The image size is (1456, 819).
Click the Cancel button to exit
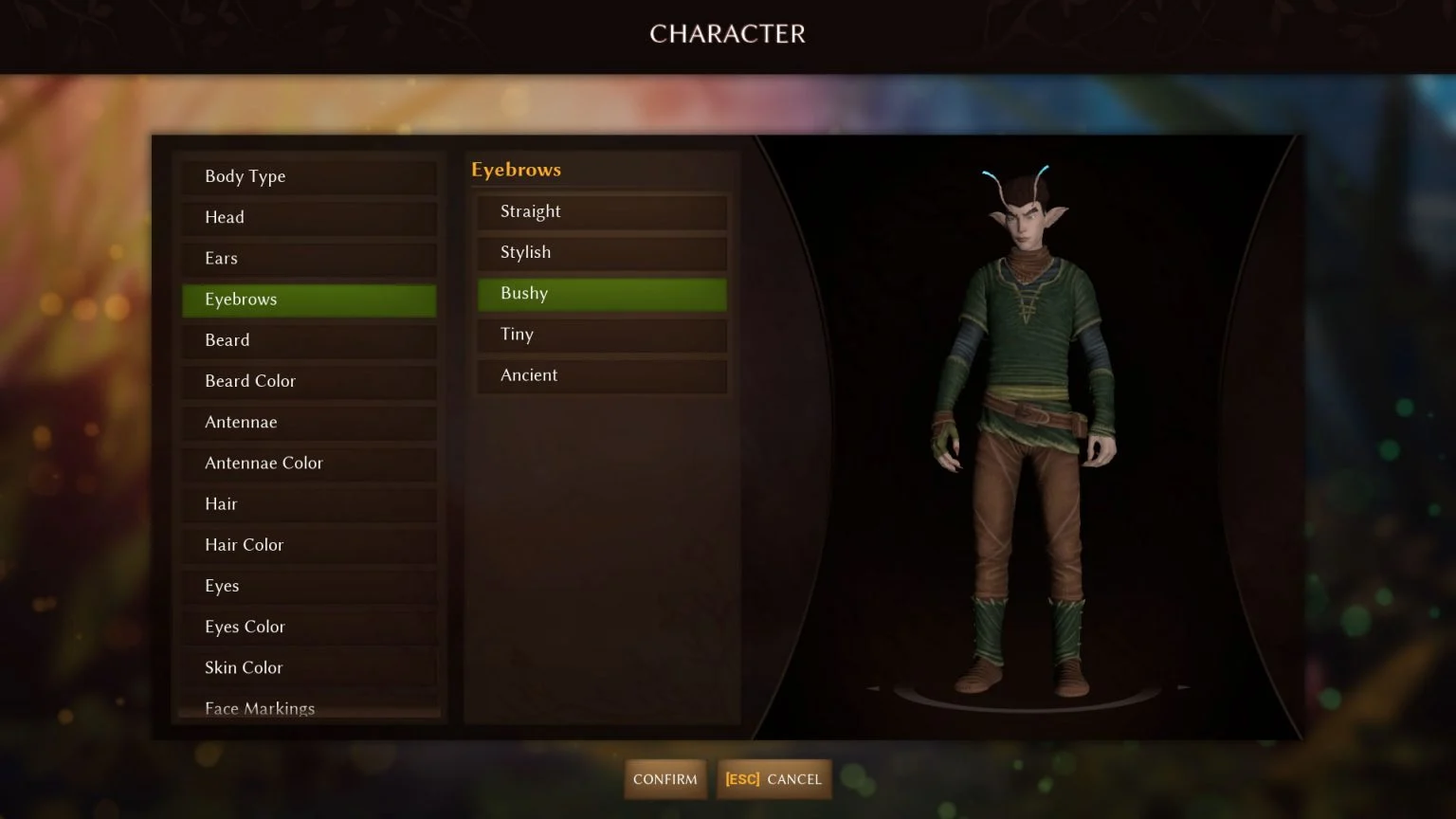coord(773,779)
